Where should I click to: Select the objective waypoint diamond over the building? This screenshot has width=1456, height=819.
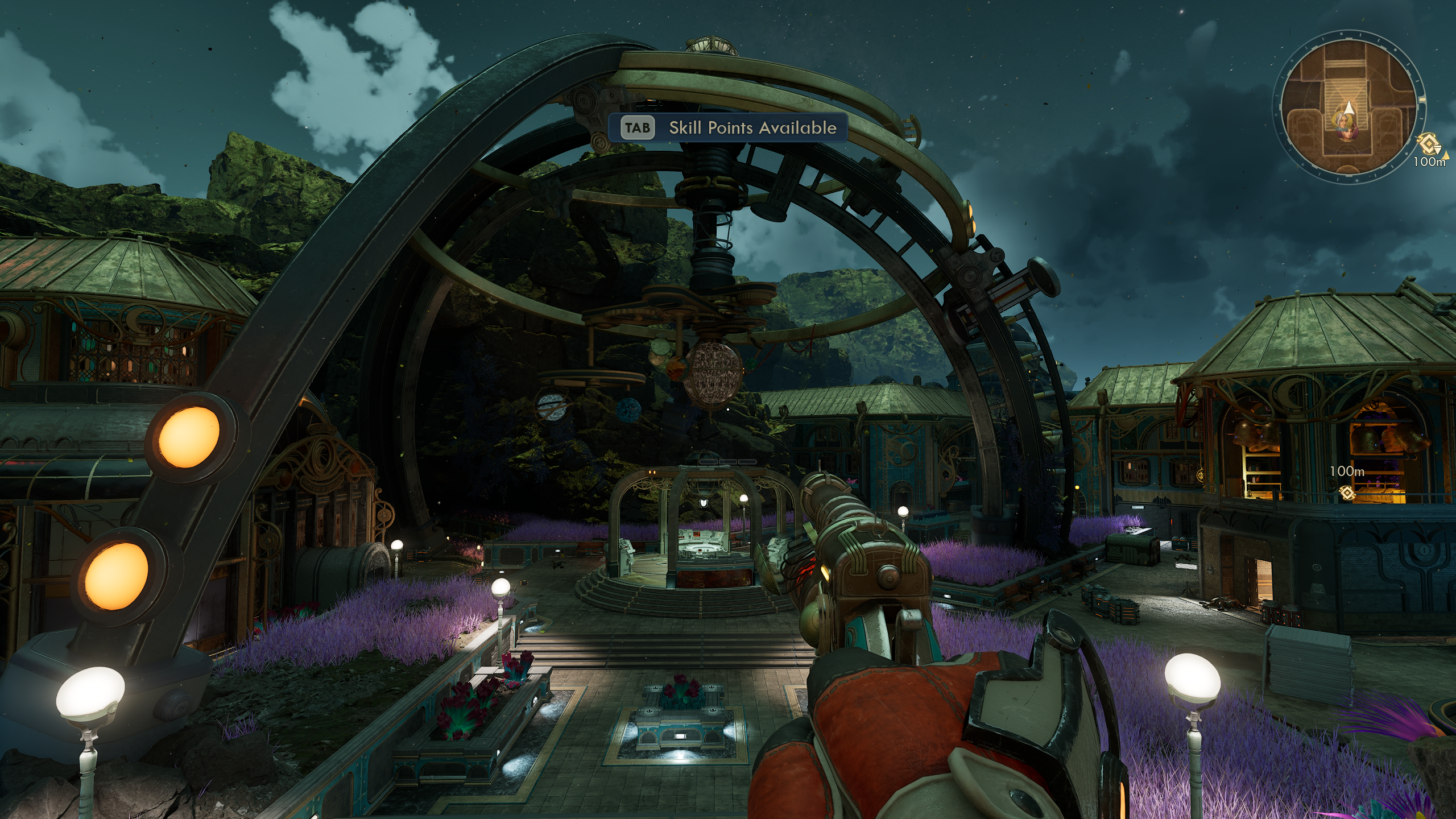[1346, 493]
